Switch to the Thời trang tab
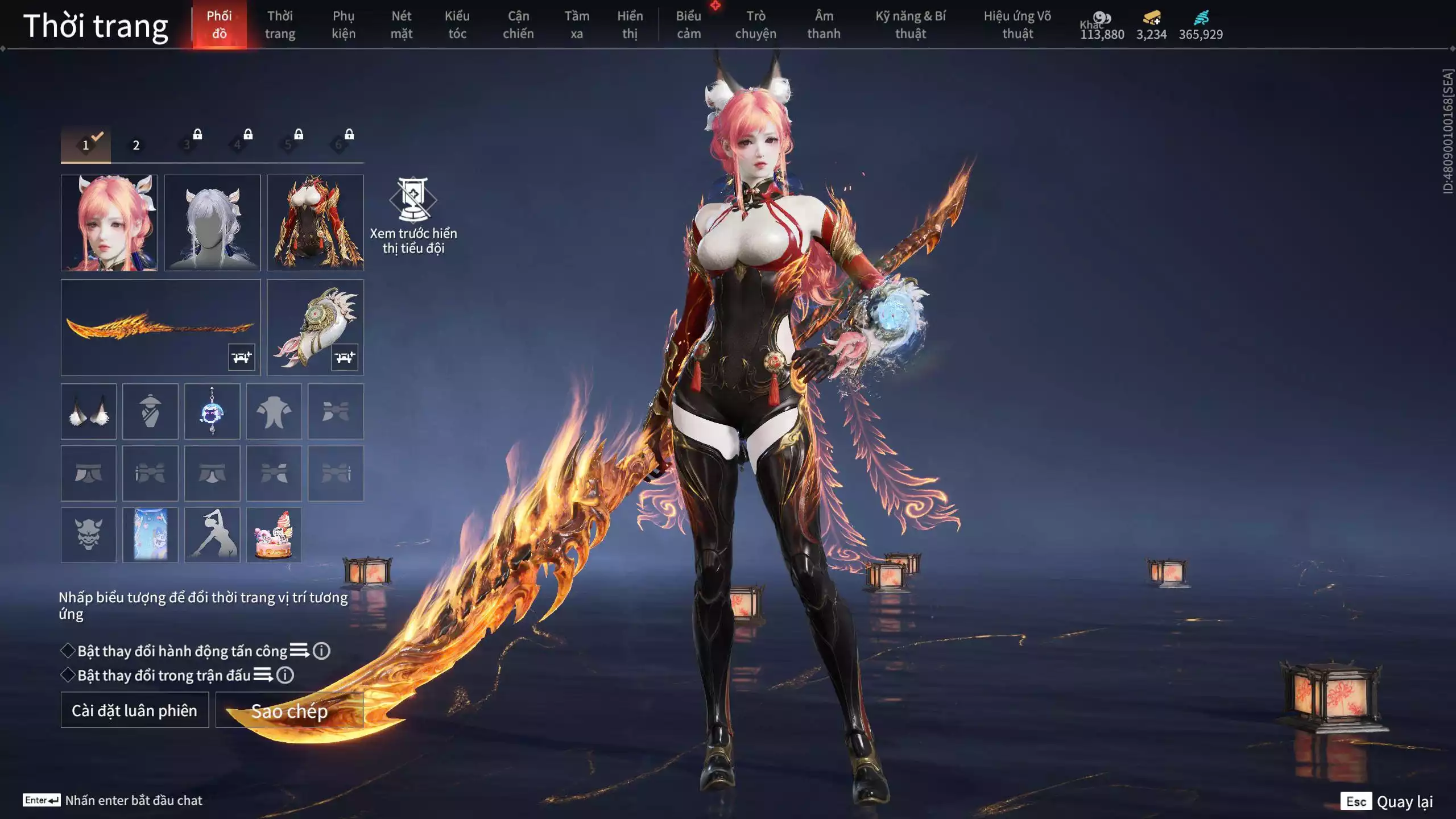Viewport: 1456px width, 819px height. pos(280,25)
